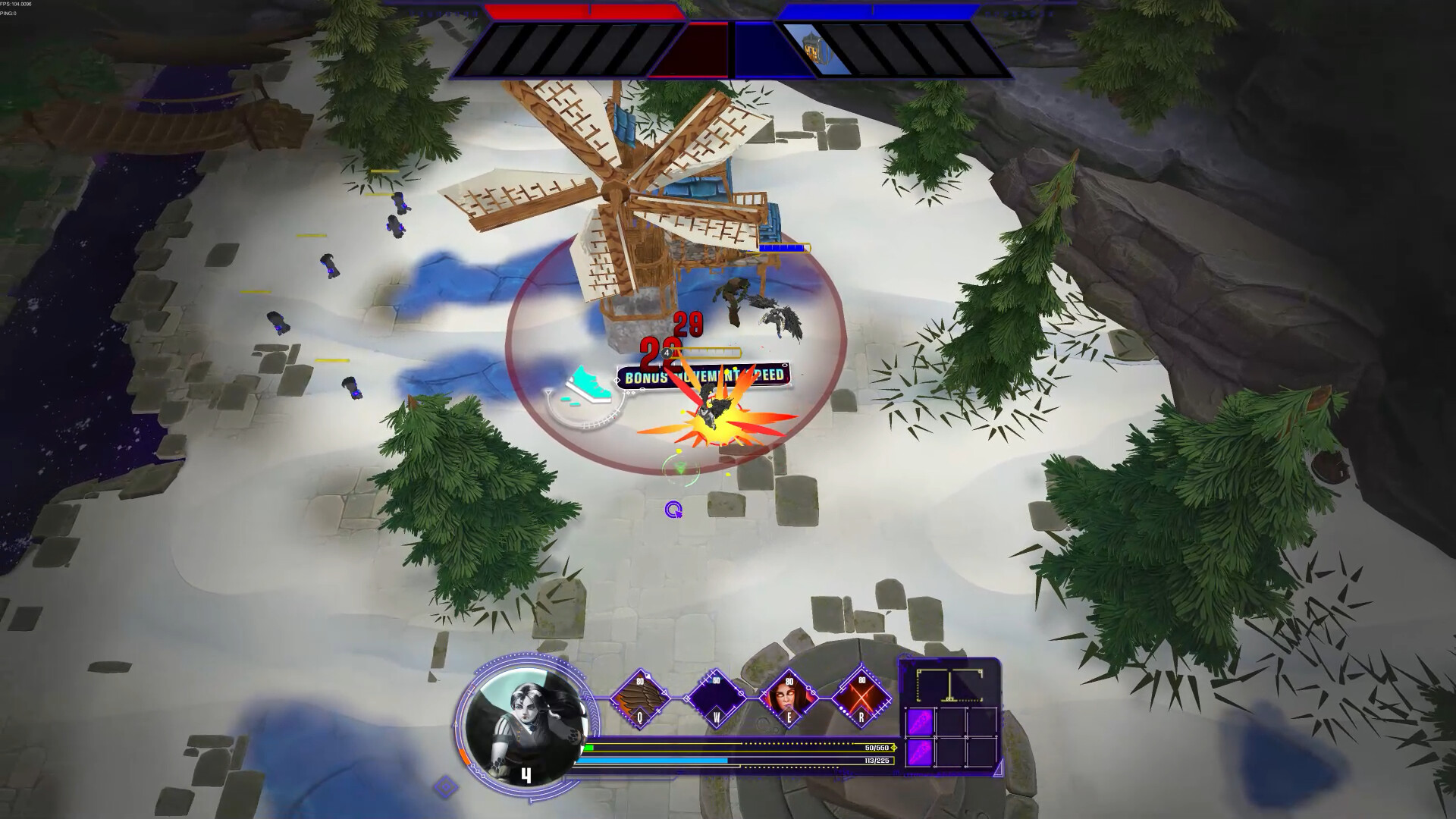Click the blue mana bar showing 113/225
Viewport: 1456px width, 819px height.
[x=652, y=760]
